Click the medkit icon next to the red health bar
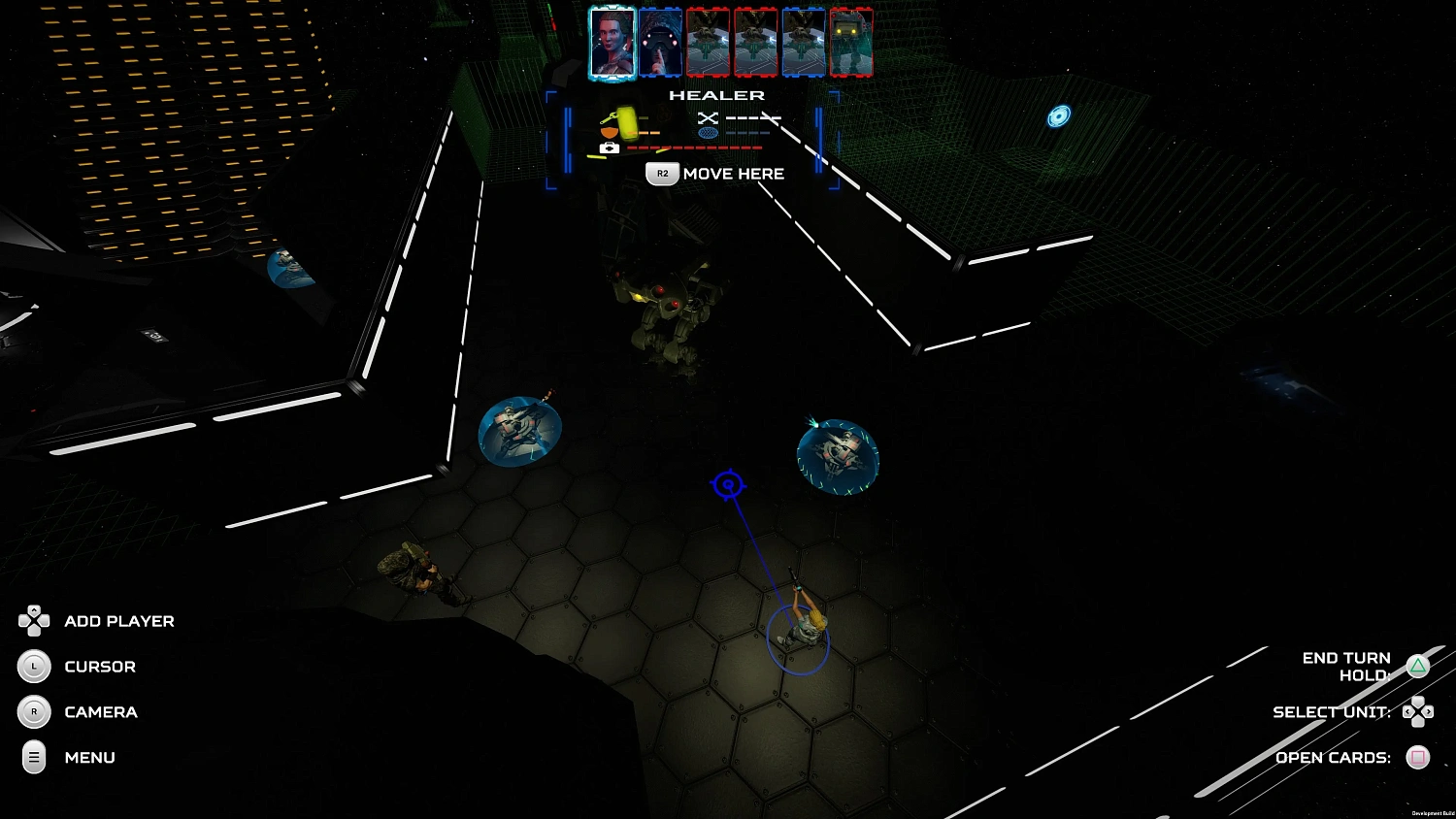 [609, 147]
